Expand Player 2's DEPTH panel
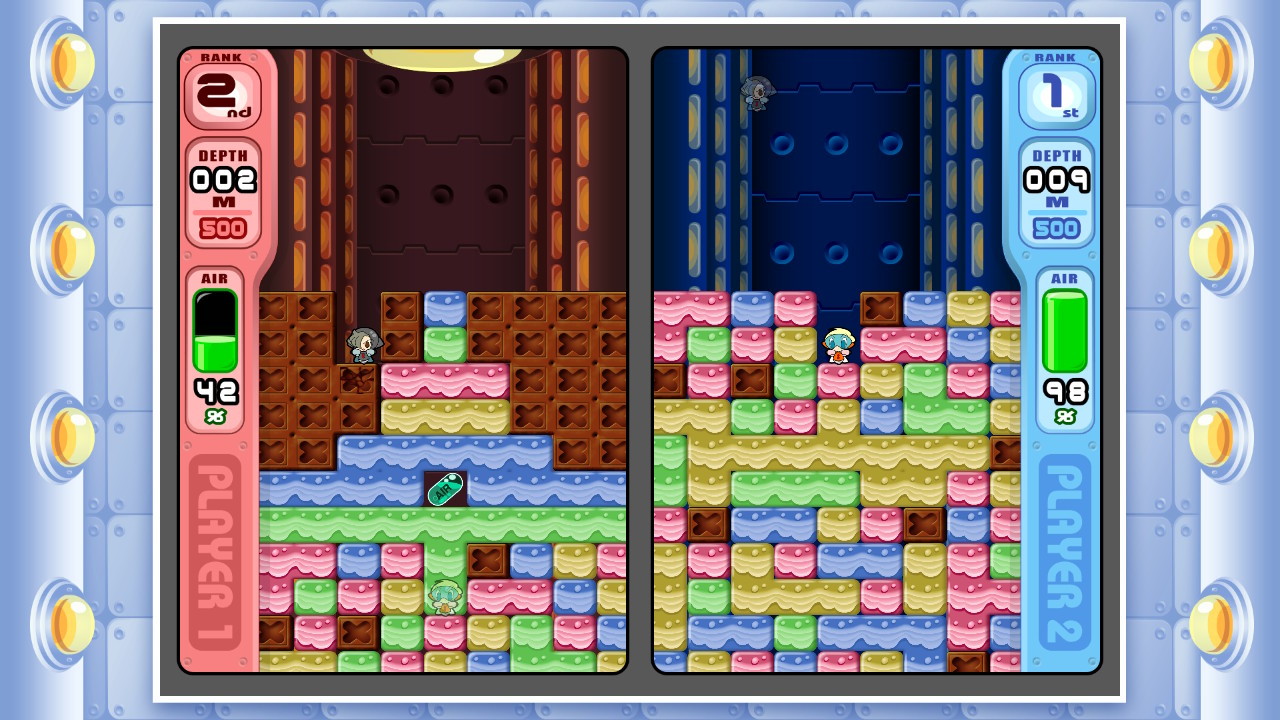 coord(1060,190)
